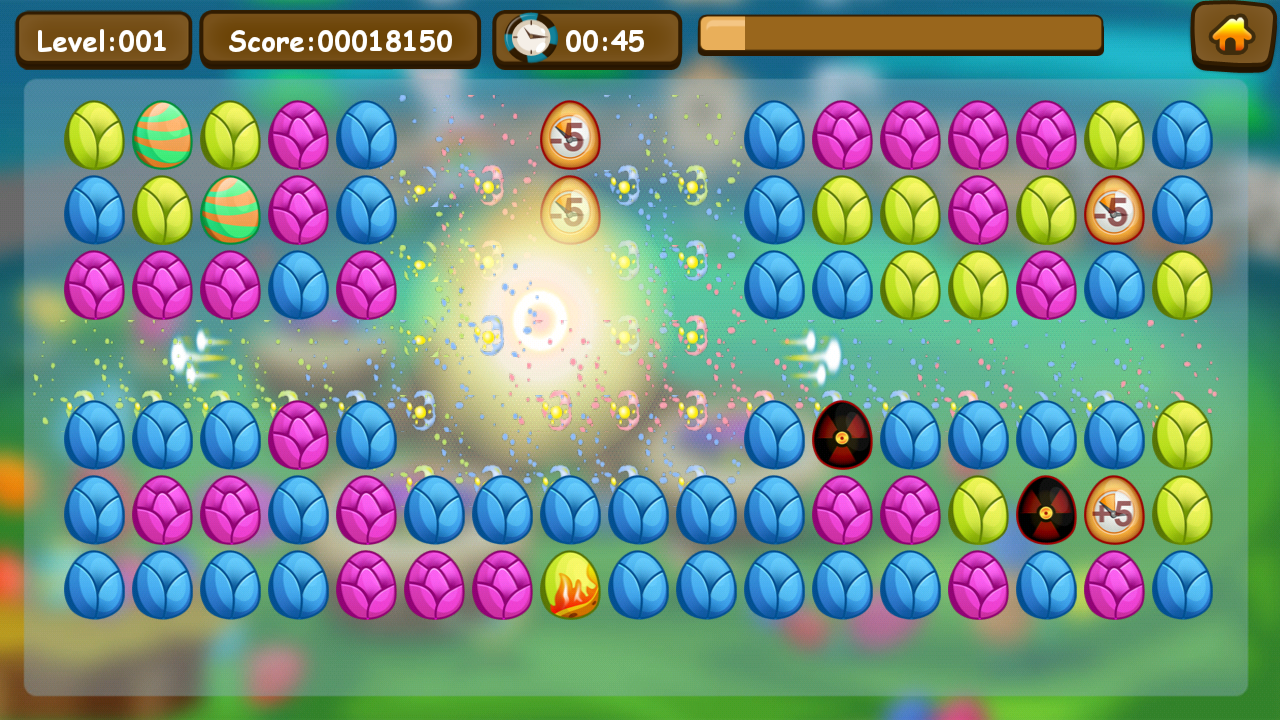Viewport: 1280px width, 720px height.
Task: Click the pink egg in the bottom-right corner
Action: coord(1115,586)
